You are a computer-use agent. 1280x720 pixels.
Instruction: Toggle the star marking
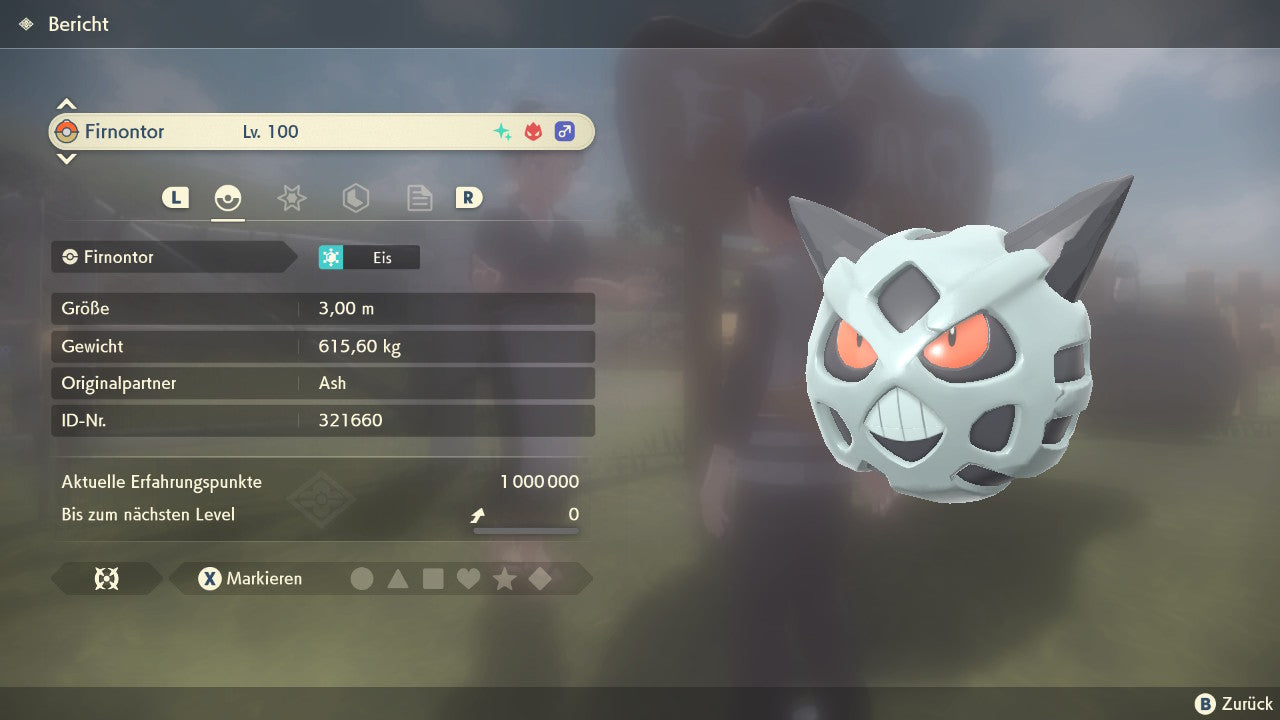(x=504, y=579)
